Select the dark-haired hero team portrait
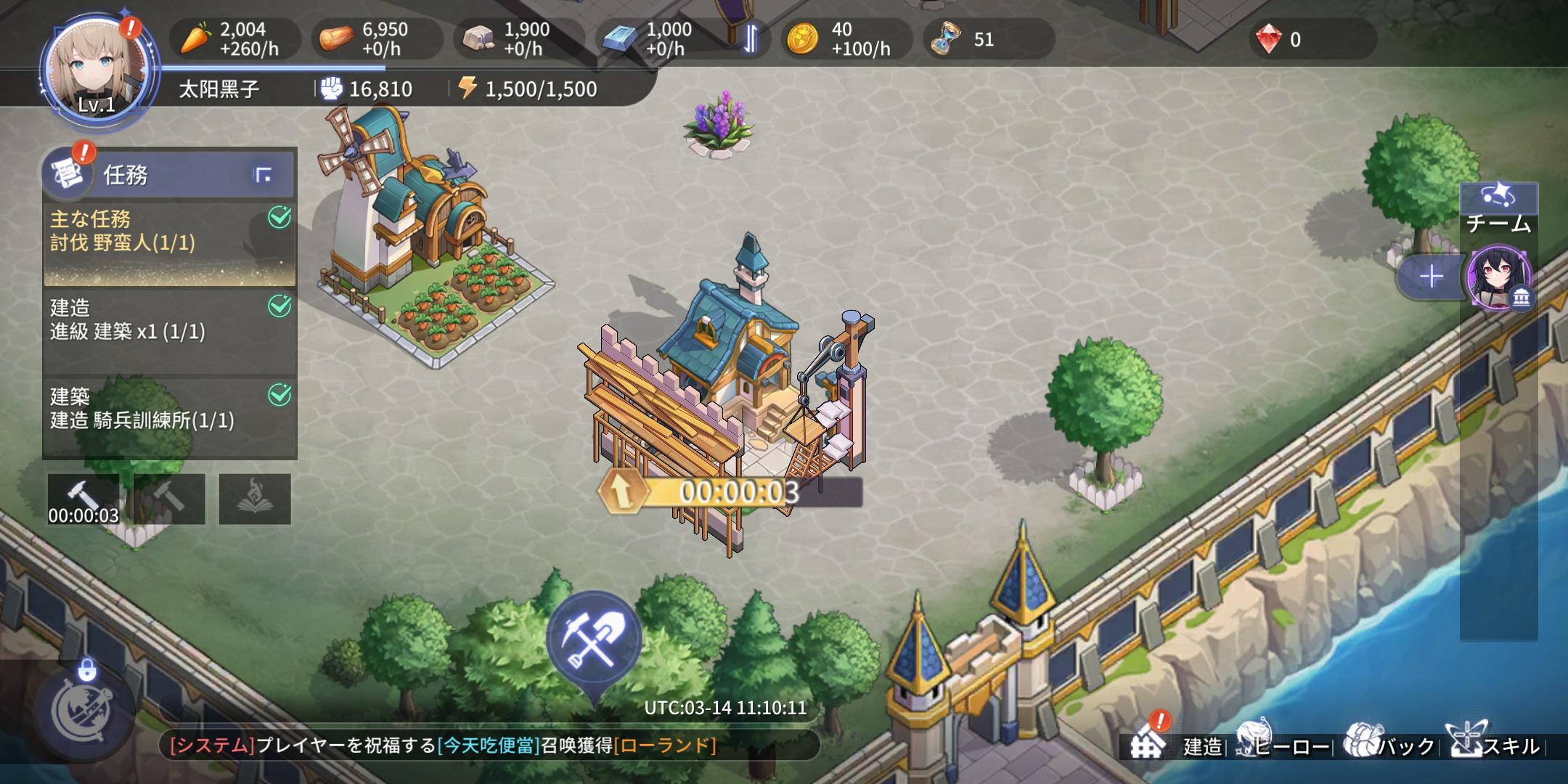The height and width of the screenshot is (784, 1568). point(1498,278)
